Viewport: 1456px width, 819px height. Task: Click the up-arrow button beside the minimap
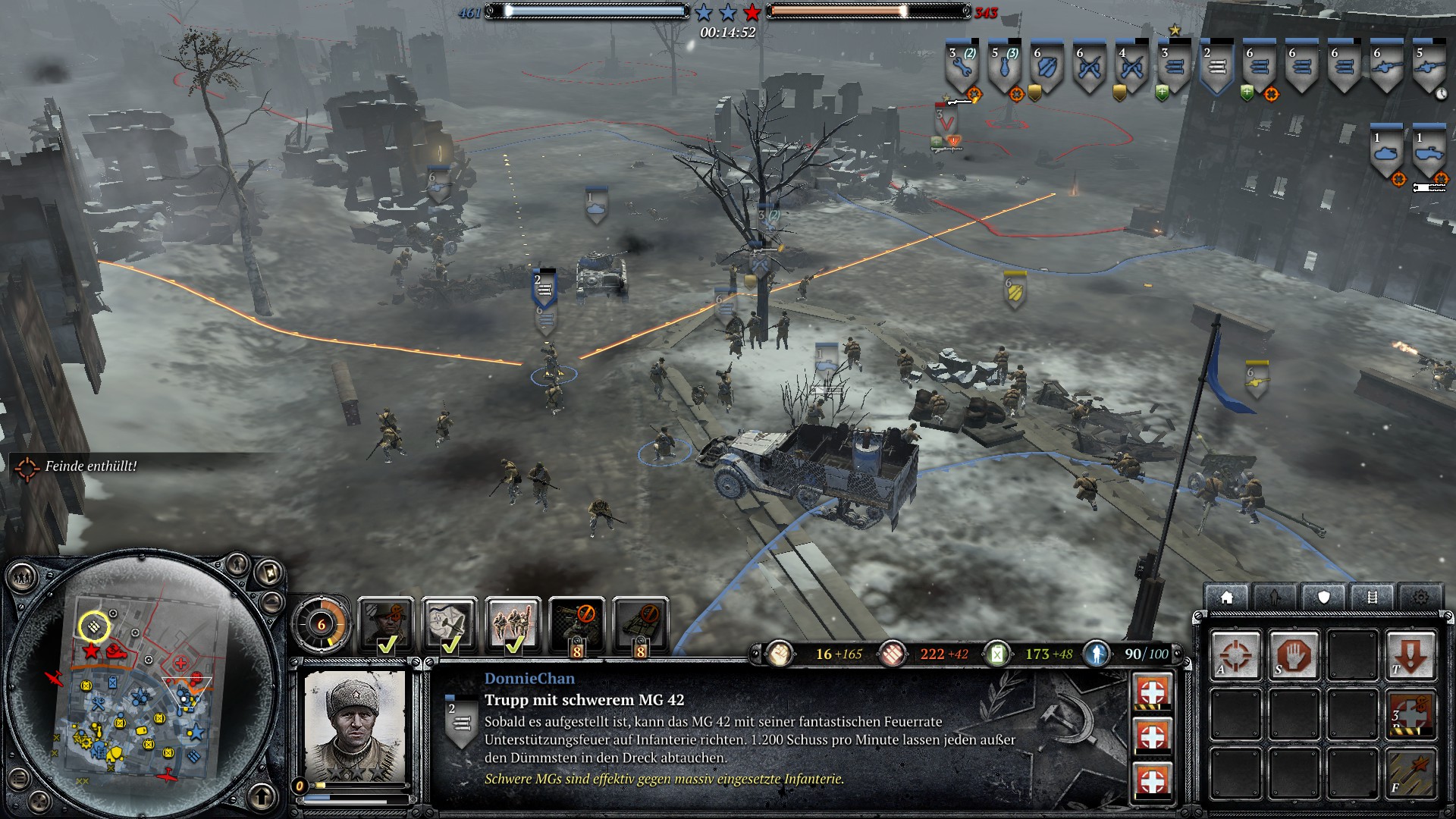point(262,796)
